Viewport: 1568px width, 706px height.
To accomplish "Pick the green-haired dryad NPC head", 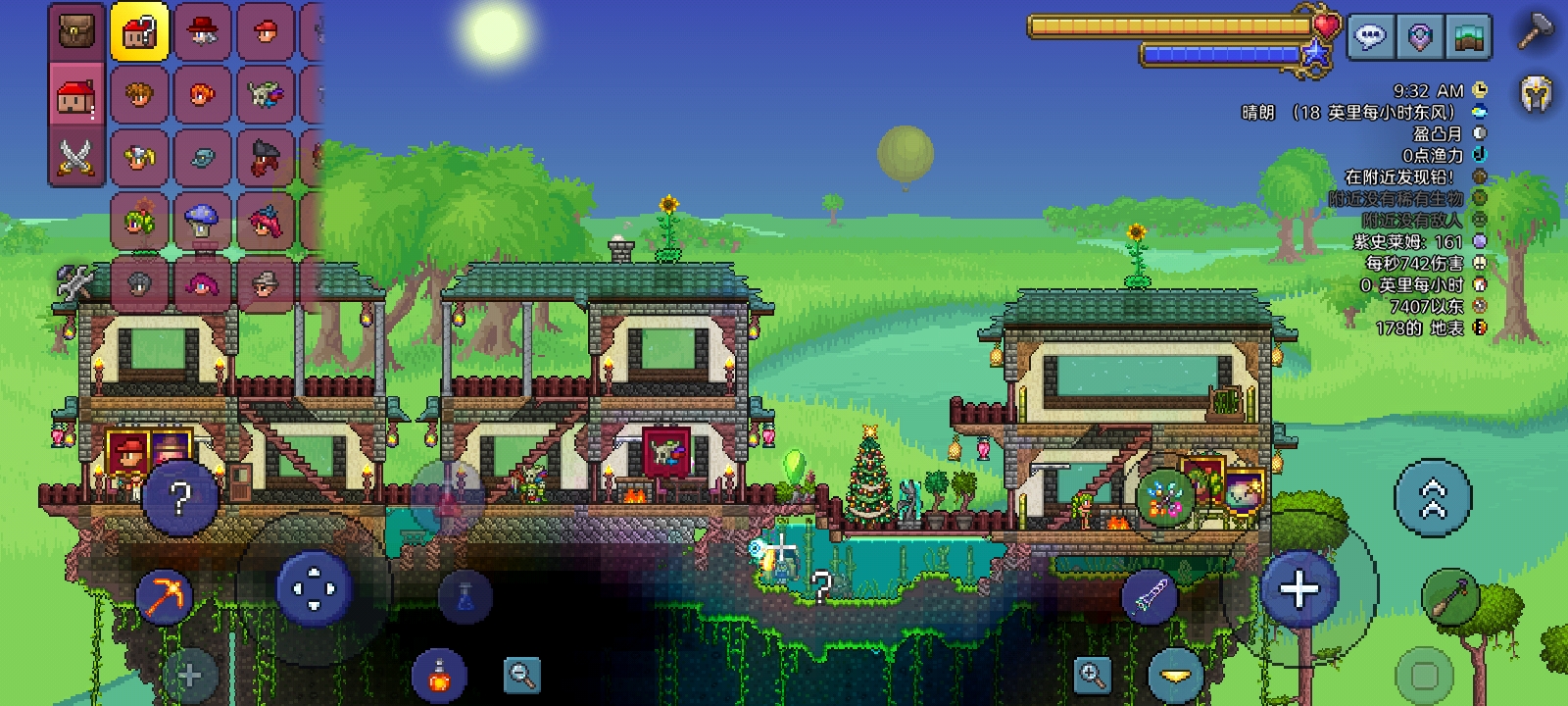I will coord(139,220).
